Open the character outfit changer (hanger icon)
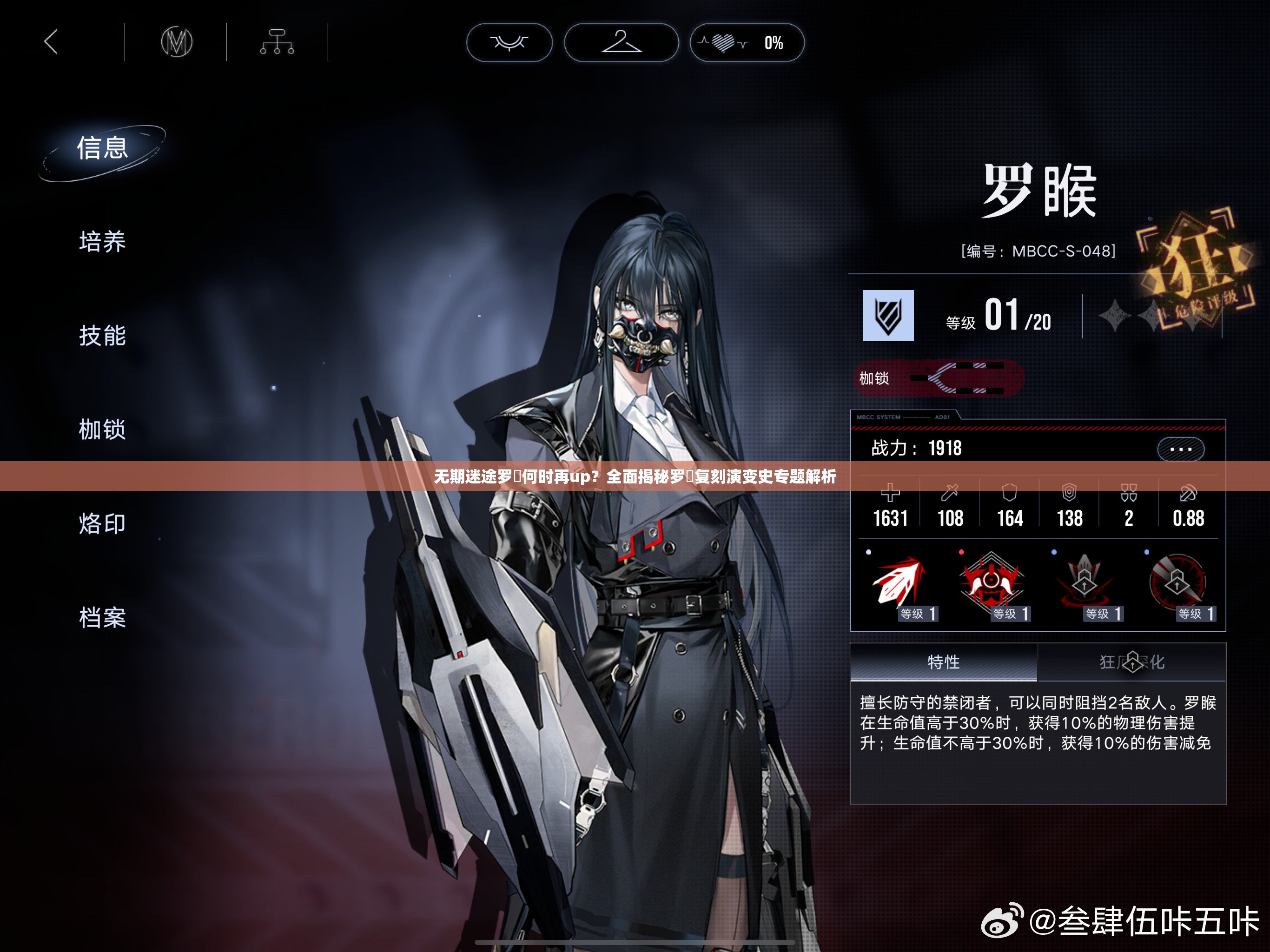1270x952 pixels. (622, 42)
